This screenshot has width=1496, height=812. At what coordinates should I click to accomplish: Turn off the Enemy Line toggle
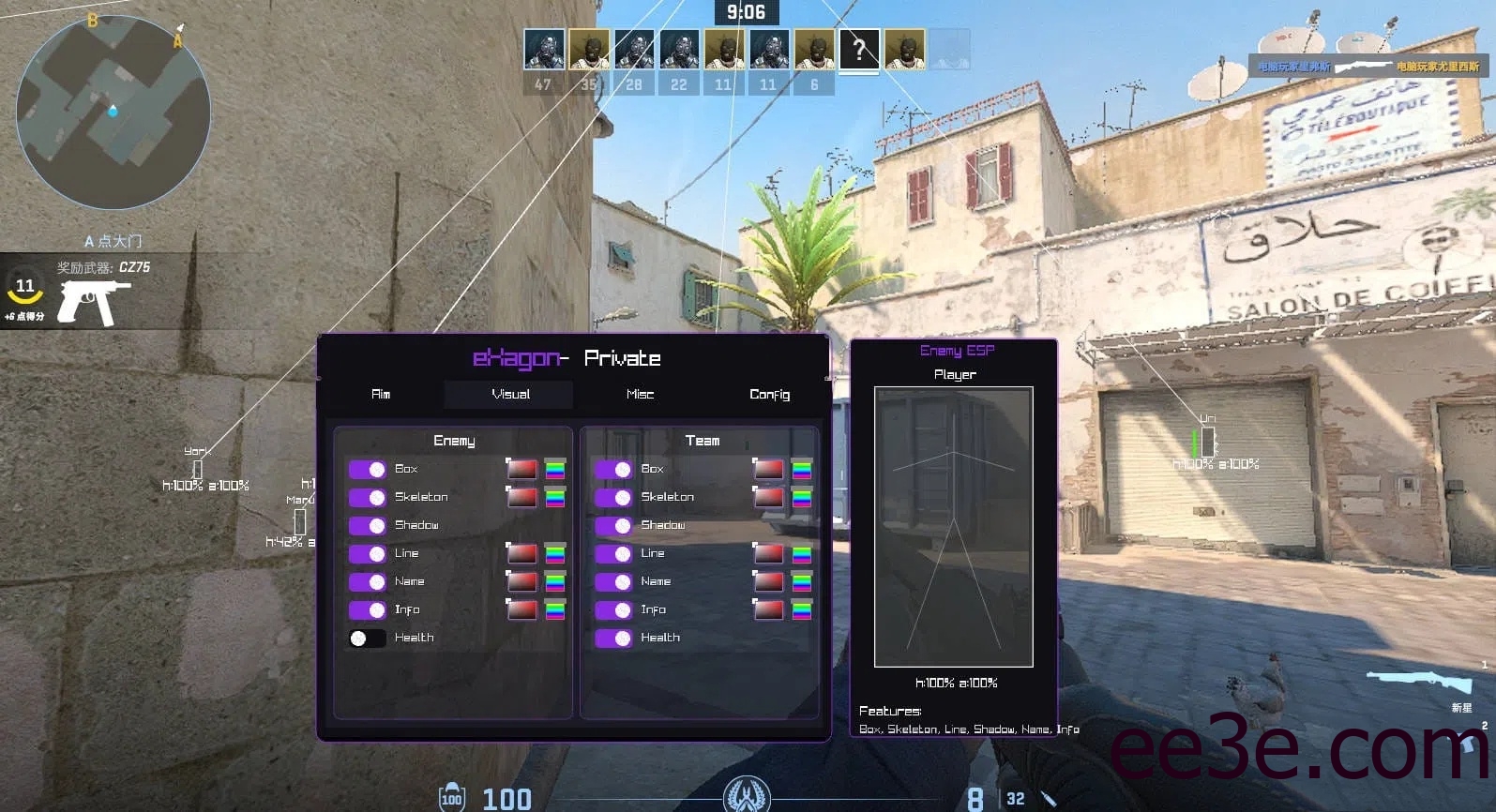click(x=368, y=553)
